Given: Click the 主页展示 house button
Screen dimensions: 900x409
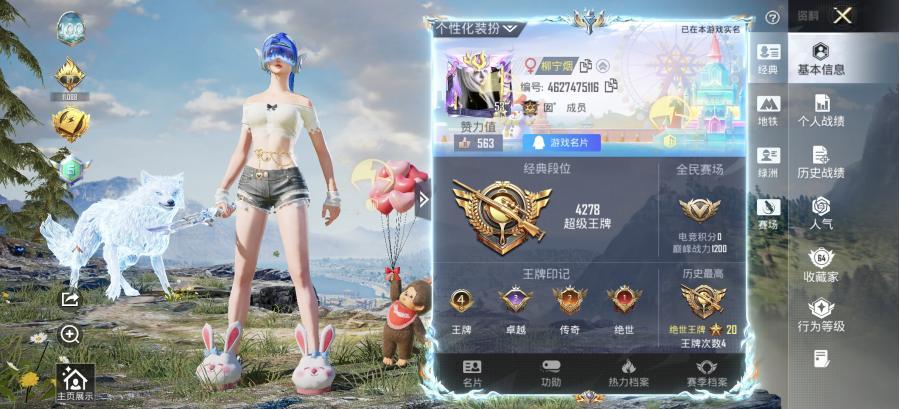Looking at the screenshot, I should (x=73, y=380).
